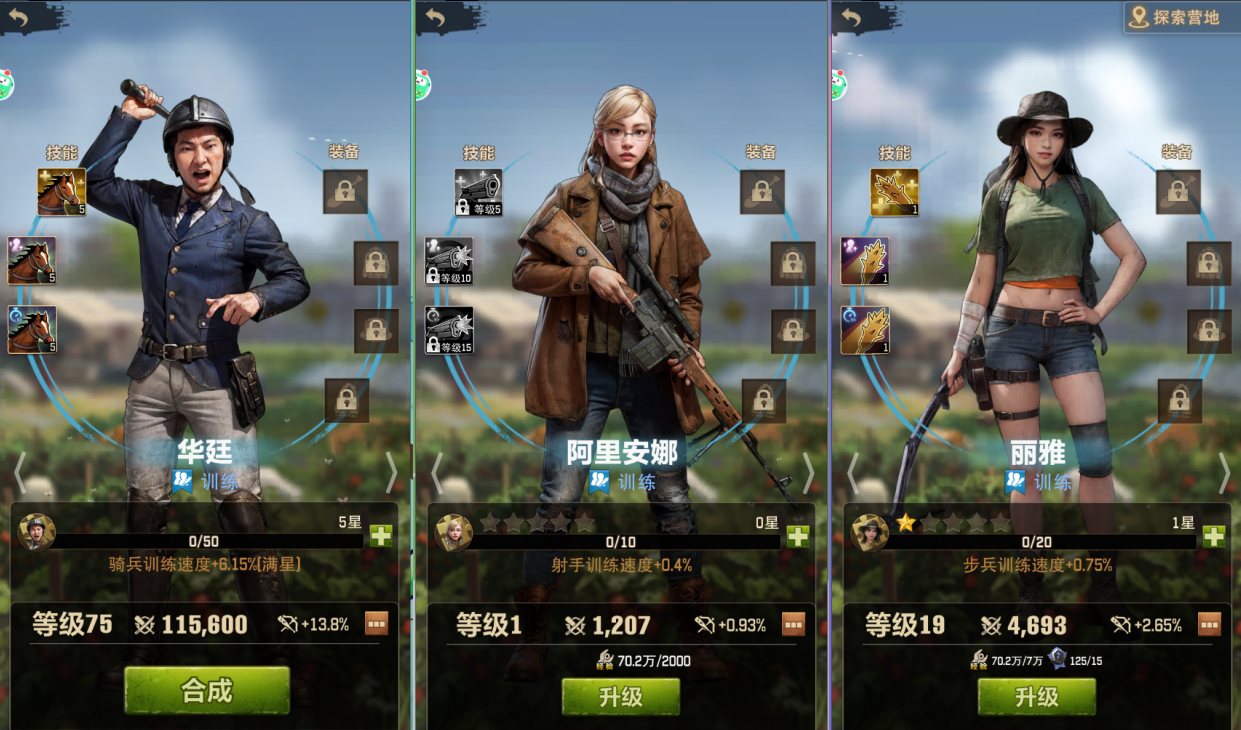
Task: Choose 华廷's horse skill with purple badge
Action: tap(32, 261)
